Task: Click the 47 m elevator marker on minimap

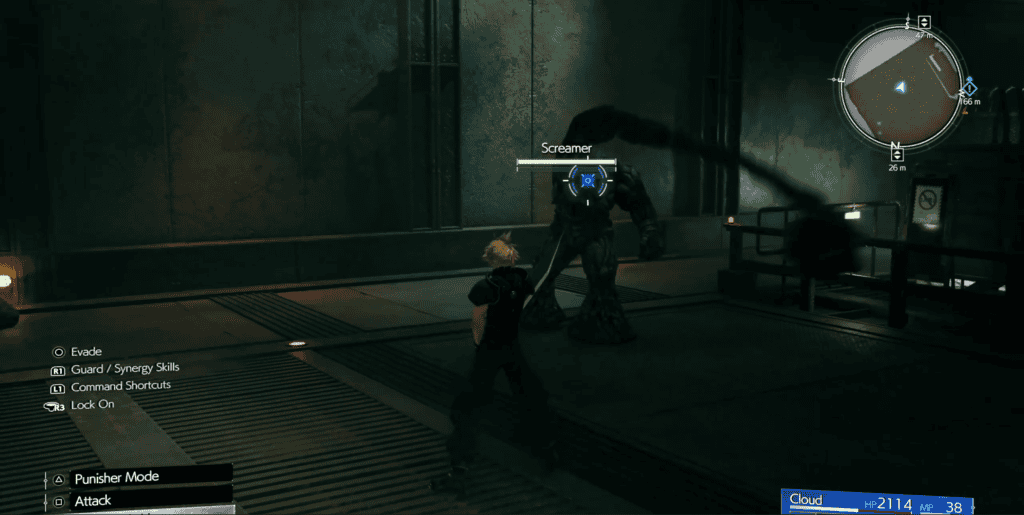Action: pyautogui.click(x=924, y=22)
